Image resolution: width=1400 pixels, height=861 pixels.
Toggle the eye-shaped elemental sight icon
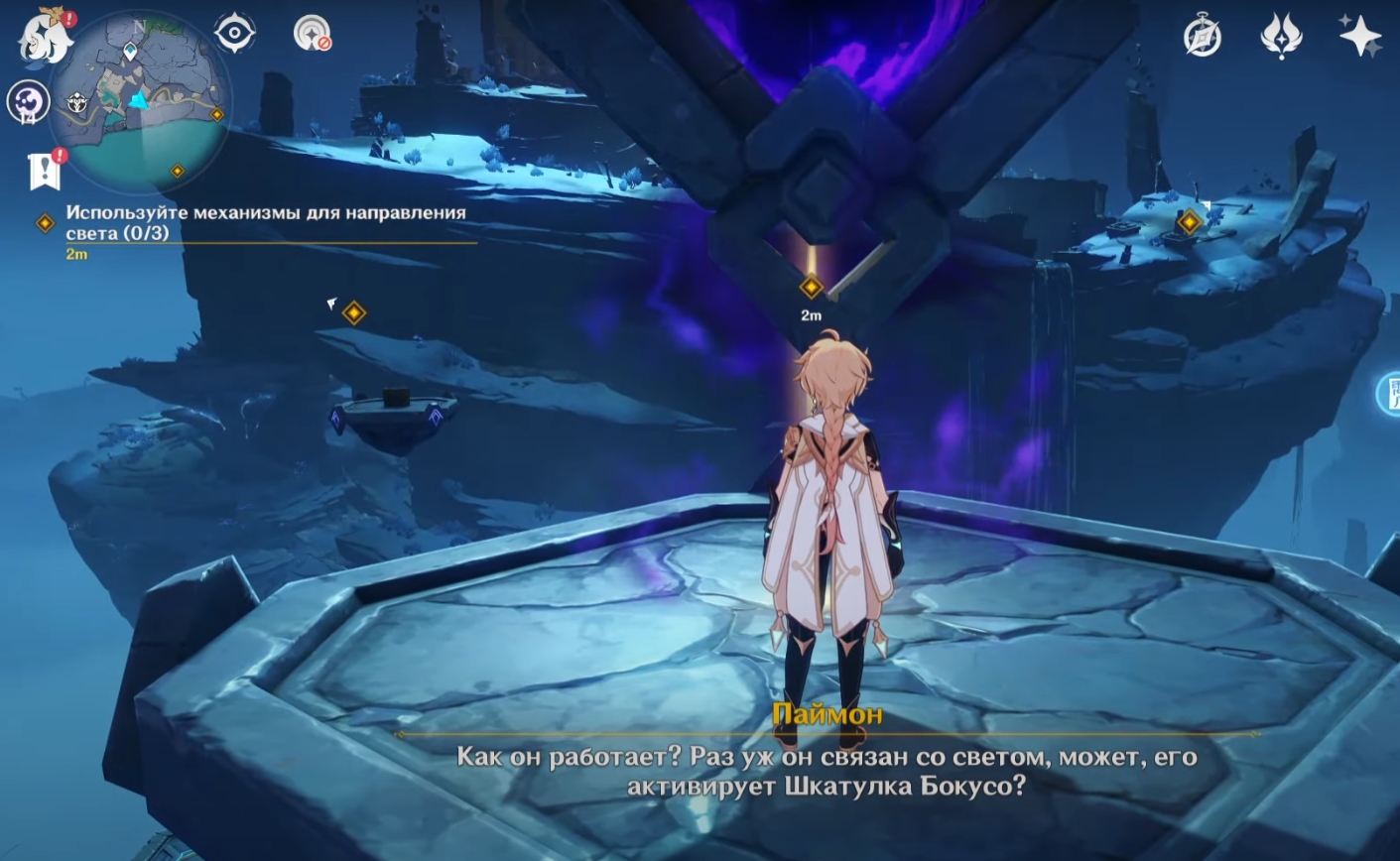tap(235, 34)
